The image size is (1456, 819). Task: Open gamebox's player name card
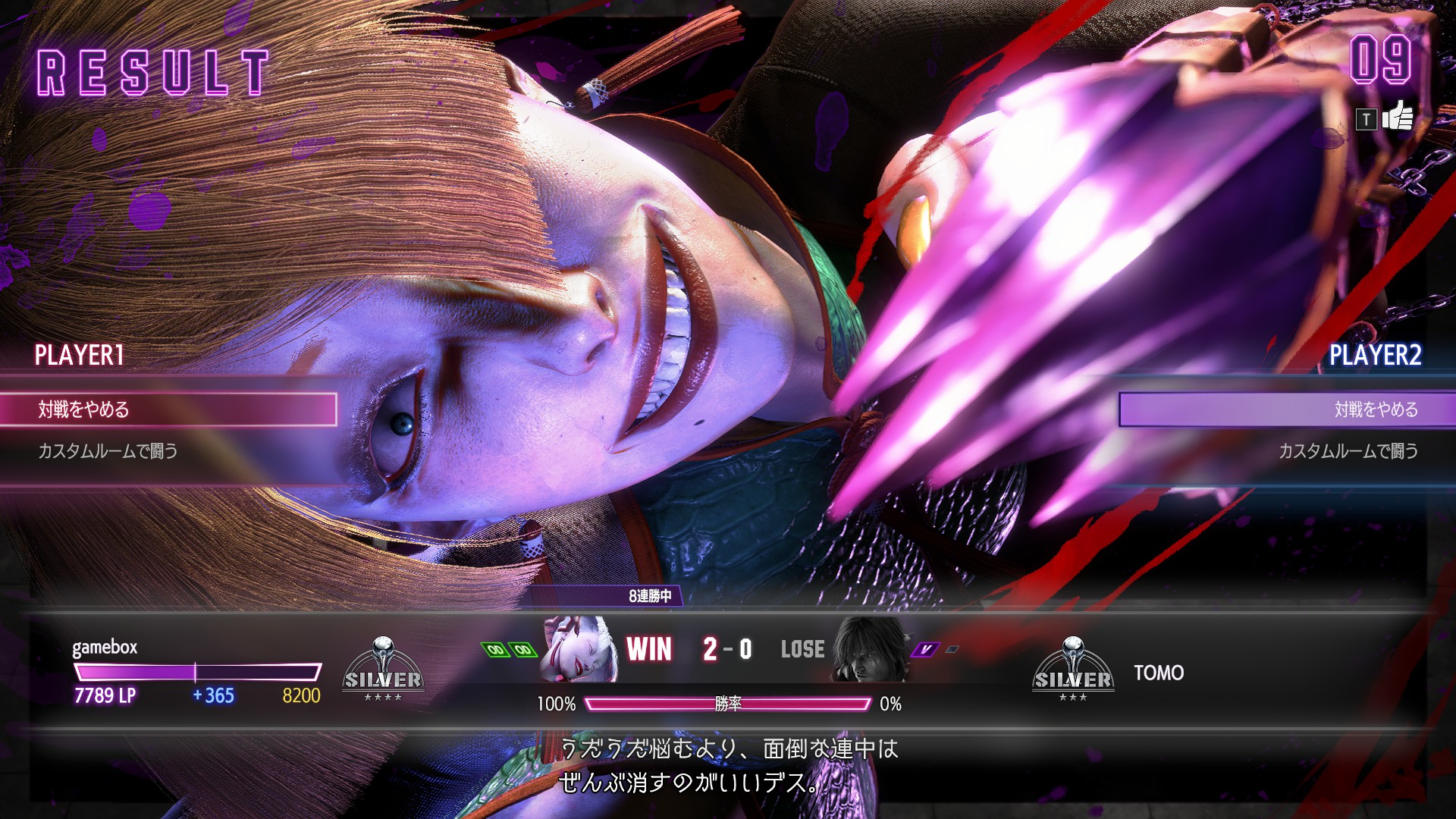point(105,648)
